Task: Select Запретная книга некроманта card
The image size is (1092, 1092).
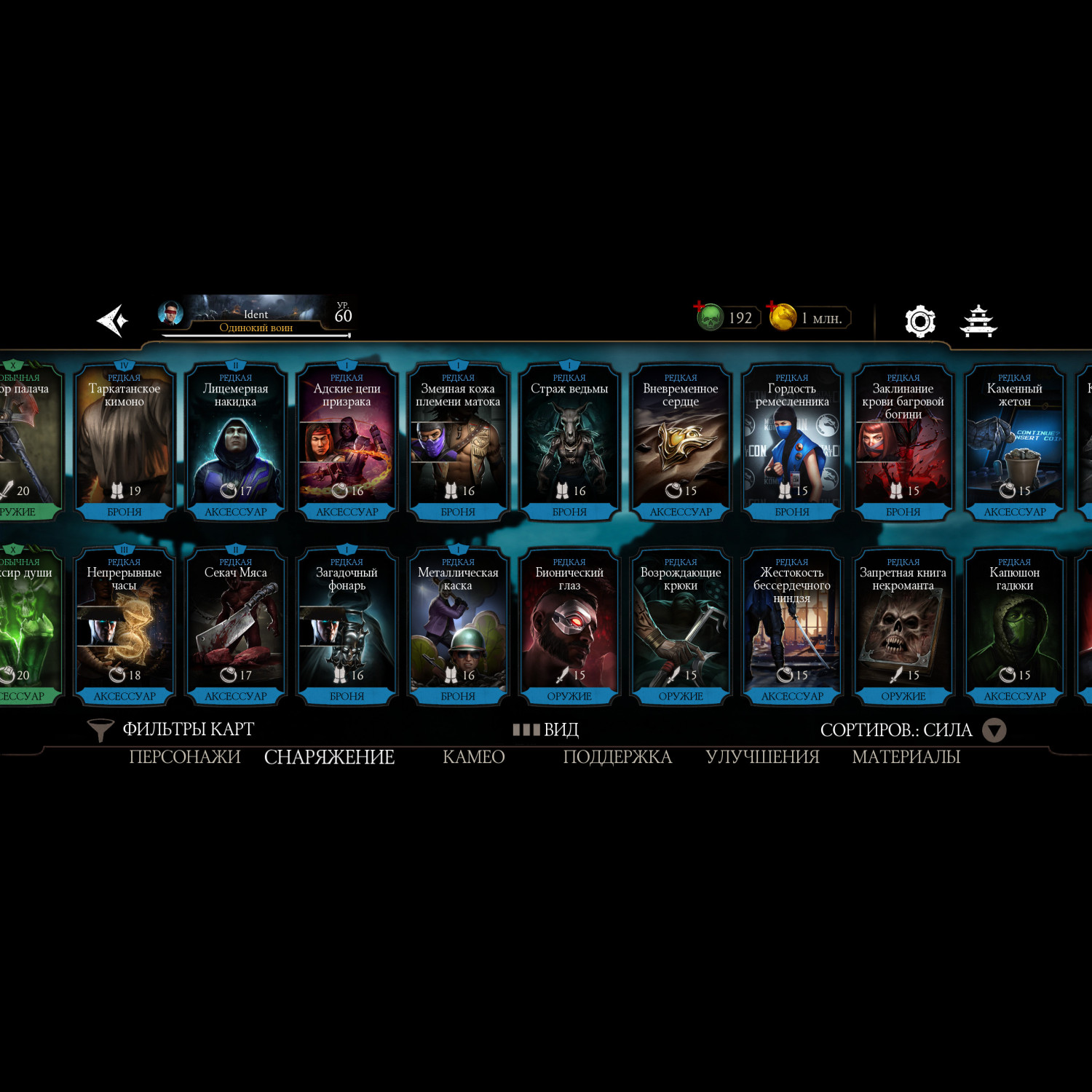Action: [903, 626]
